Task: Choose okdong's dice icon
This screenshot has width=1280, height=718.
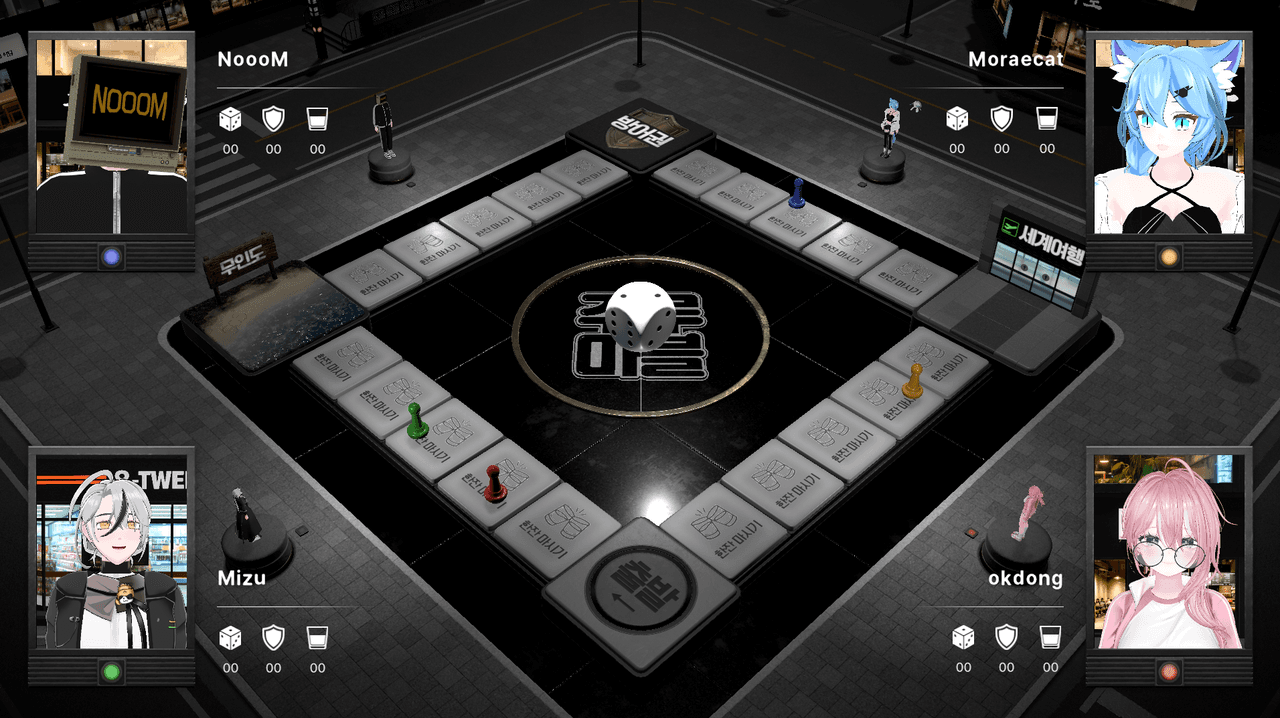Action: point(963,637)
